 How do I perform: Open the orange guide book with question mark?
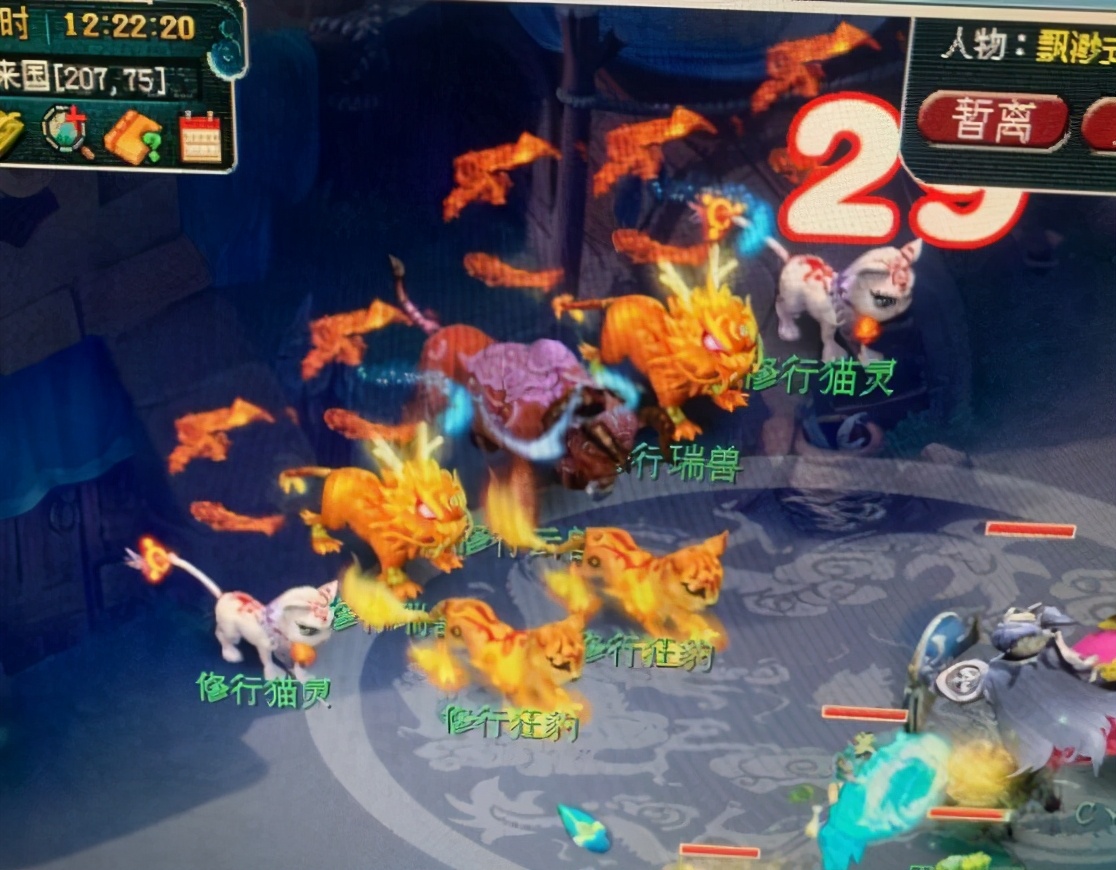(x=134, y=136)
